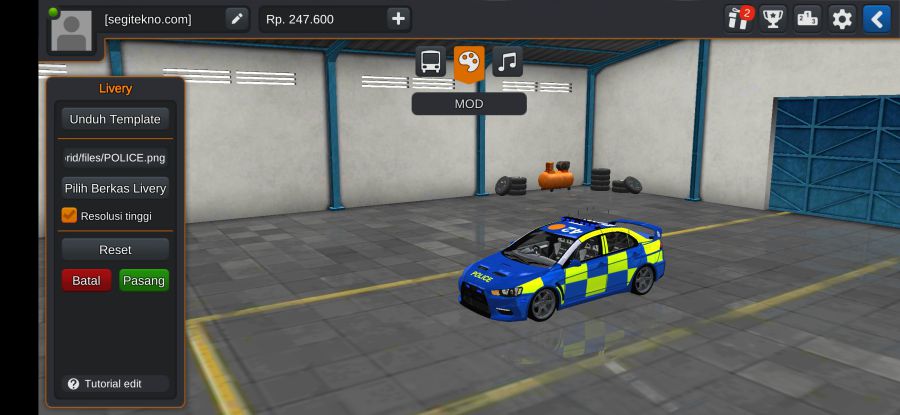Reset the livery settings
900x415 pixels.
click(x=115, y=249)
